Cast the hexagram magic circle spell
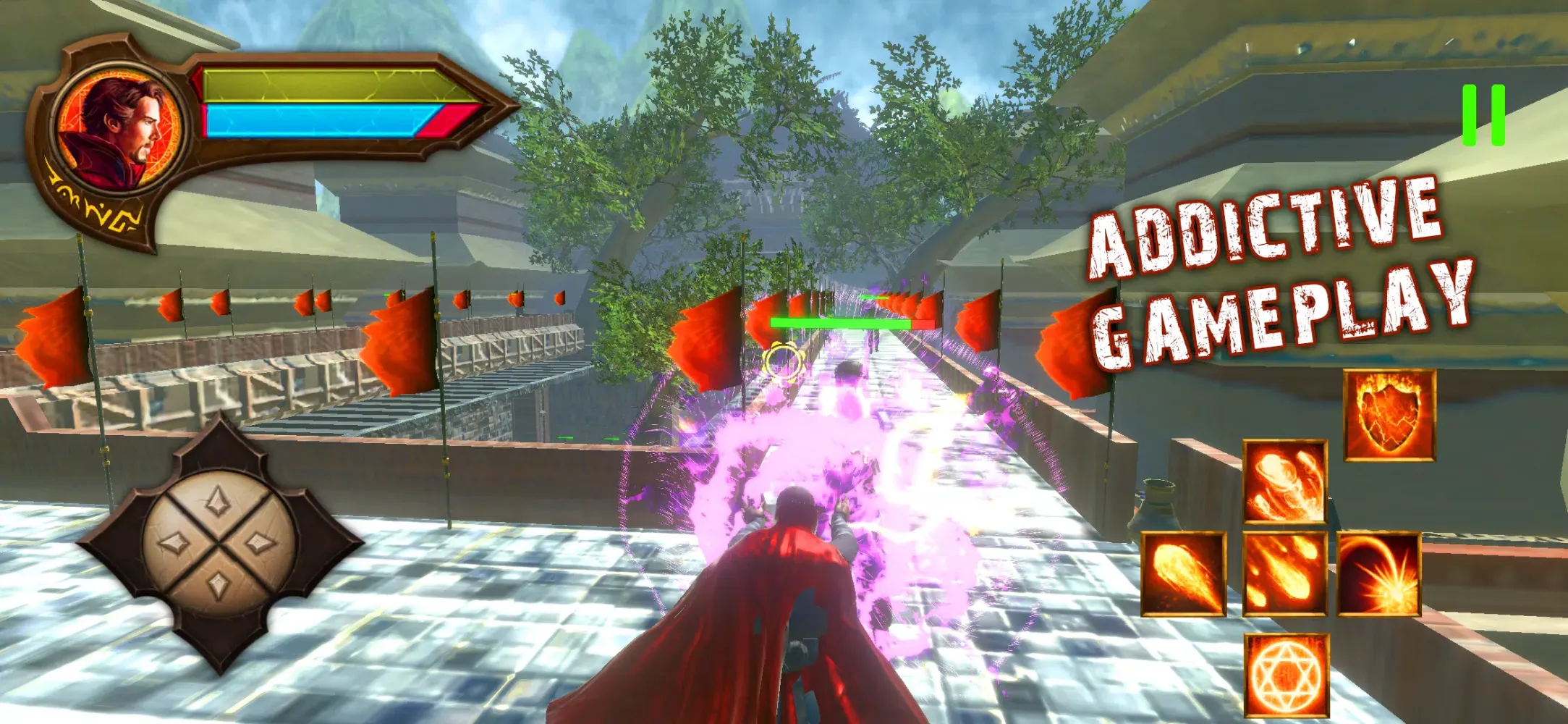The height and width of the screenshot is (724, 1568). 1287,676
